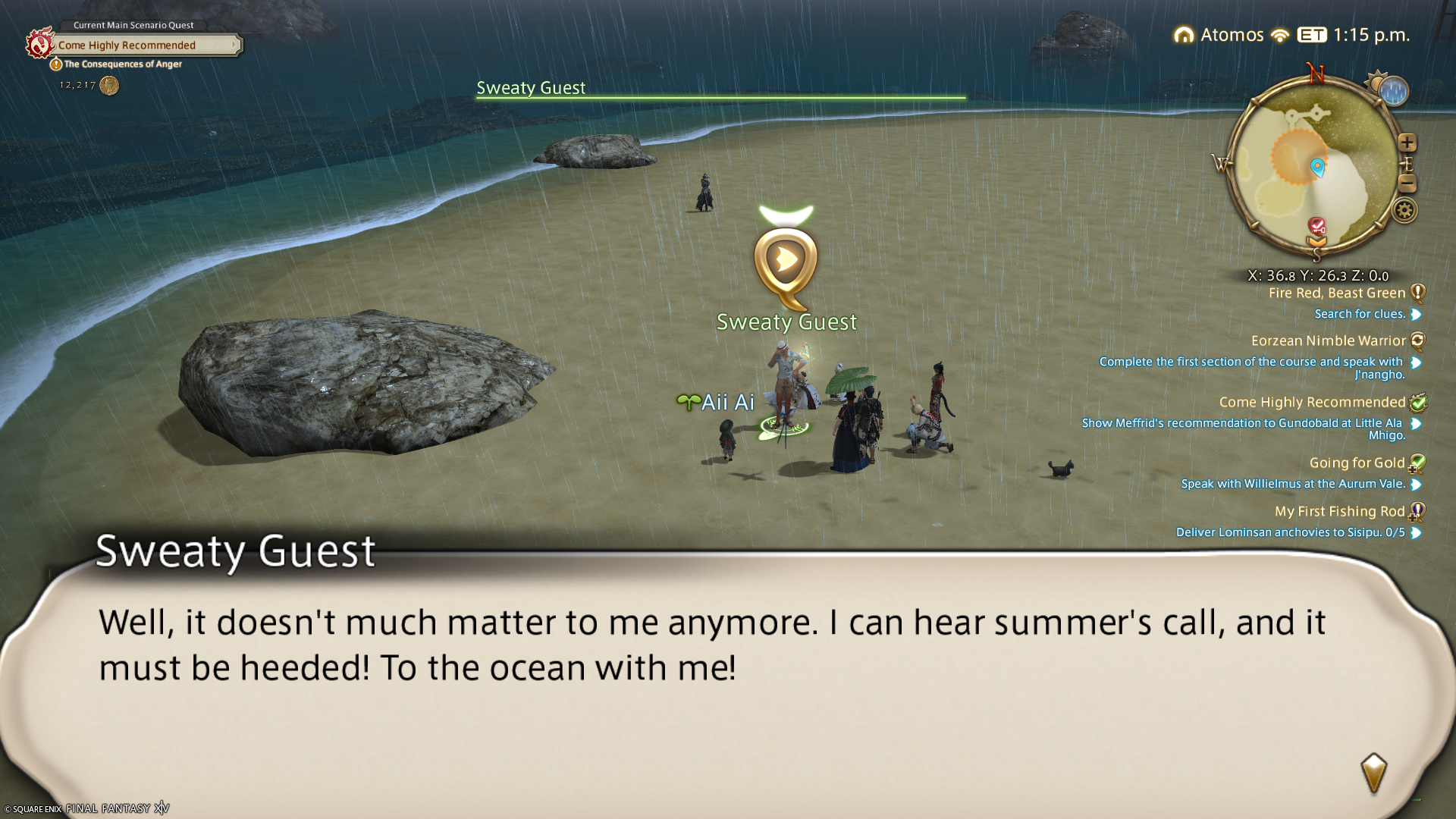Zoom in on the minimap
1456x819 pixels.
click(x=1407, y=143)
